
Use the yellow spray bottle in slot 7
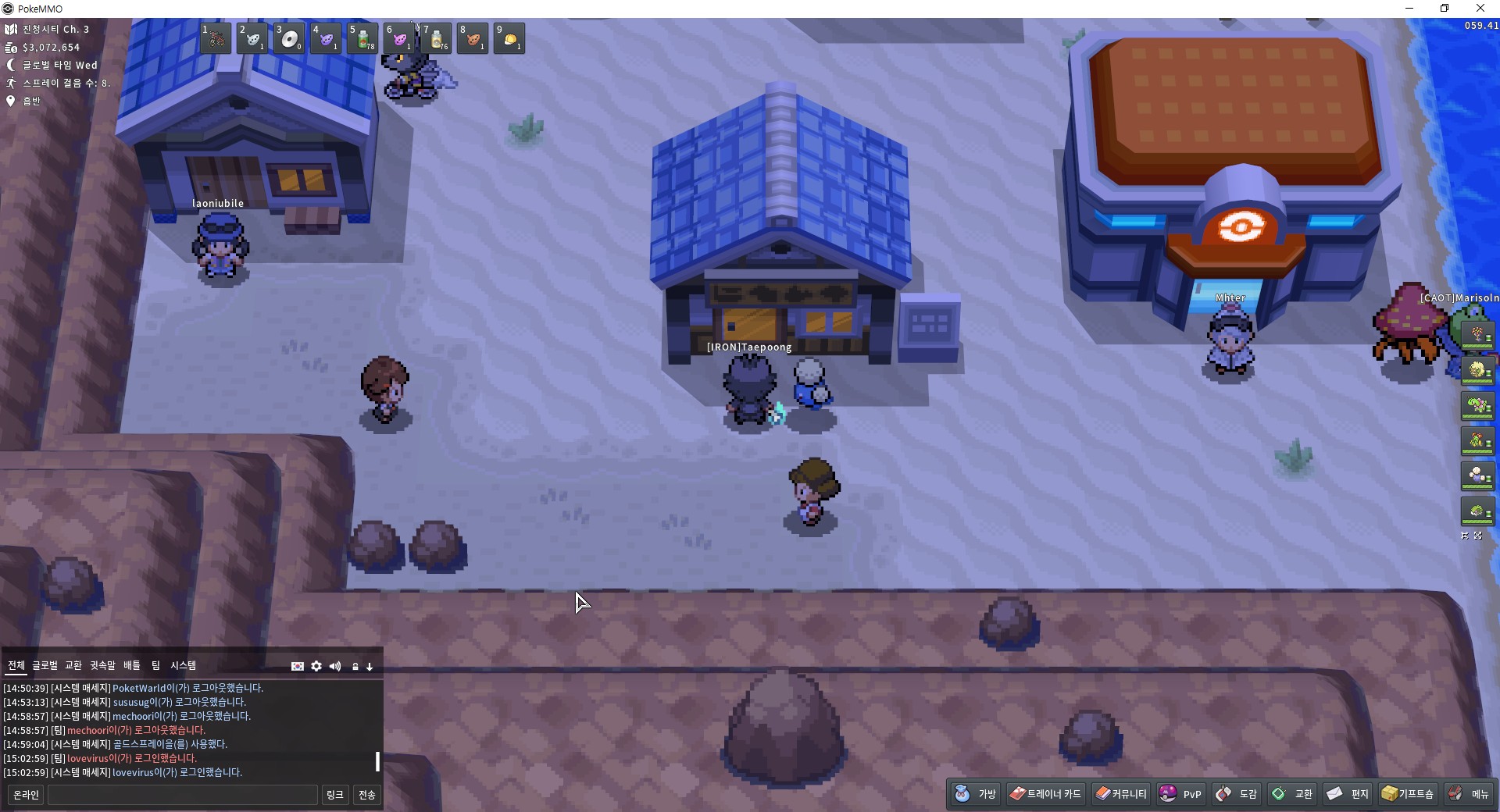coord(437,38)
